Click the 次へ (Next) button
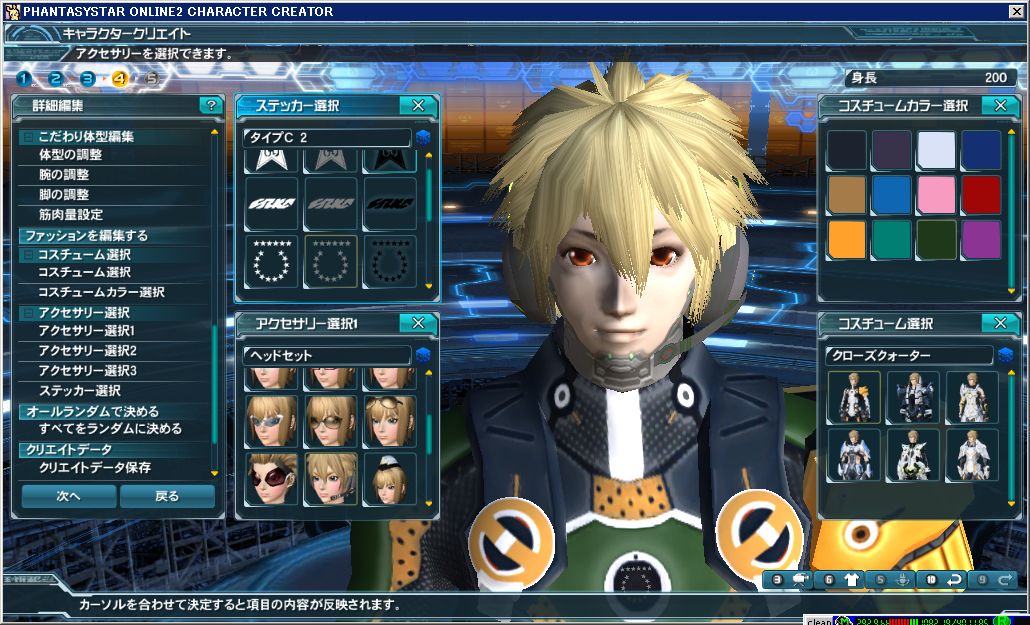This screenshot has height=625, width=1030. 68,496
